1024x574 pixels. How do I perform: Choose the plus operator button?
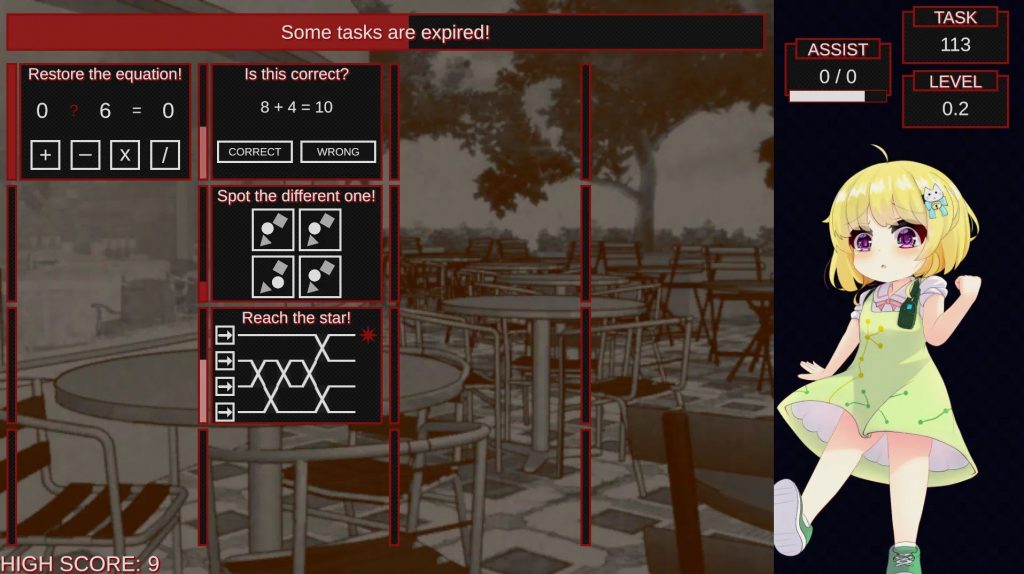tap(45, 155)
